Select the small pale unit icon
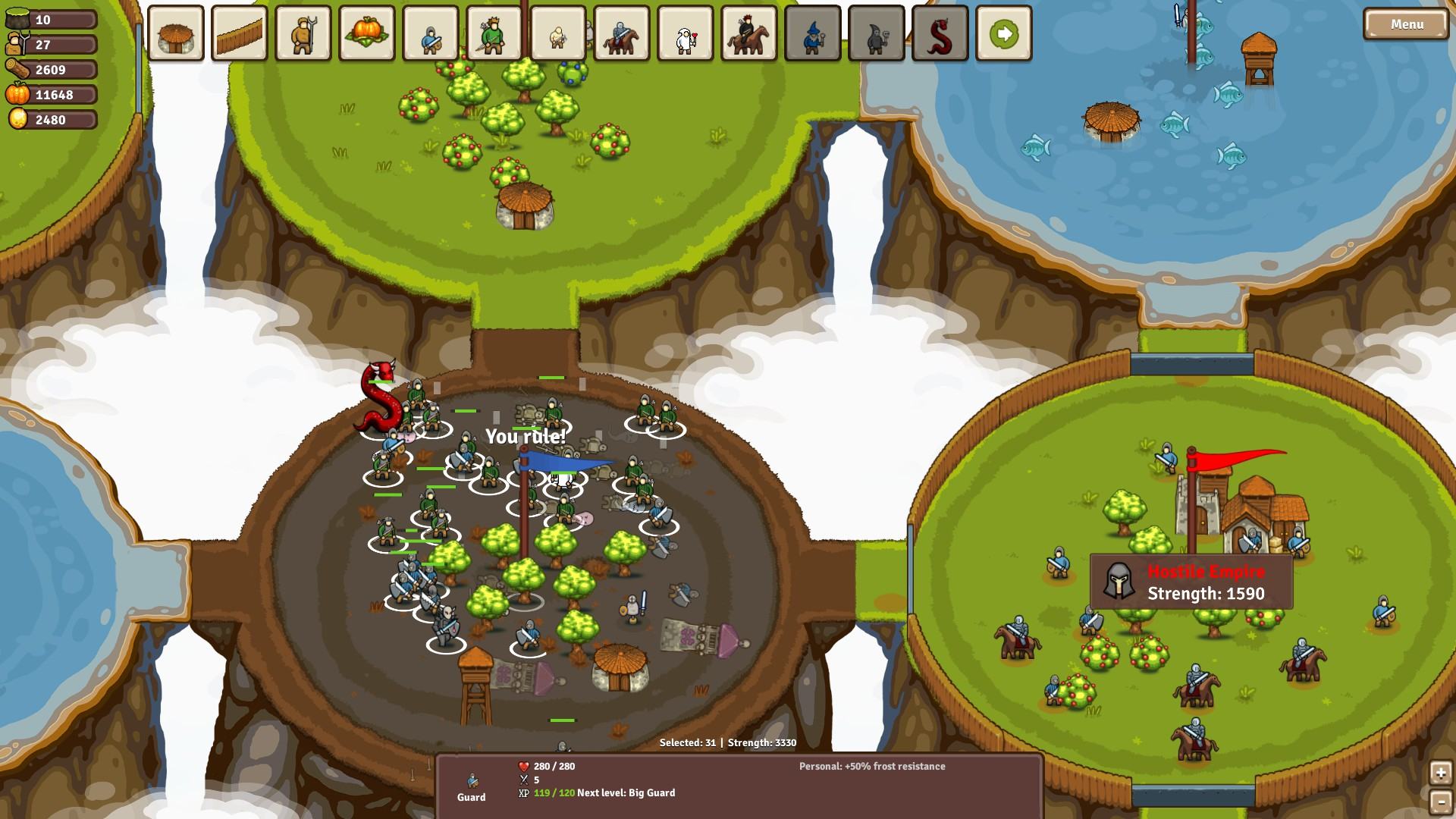This screenshot has height=819, width=1456. (x=558, y=33)
